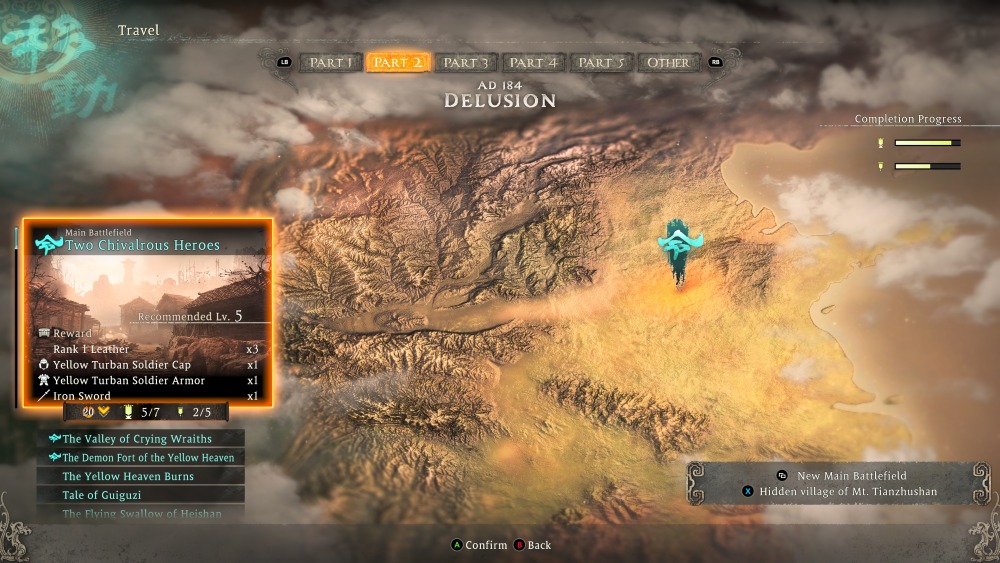Go to the Part 4 tab
The height and width of the screenshot is (563, 1000).
534,62
